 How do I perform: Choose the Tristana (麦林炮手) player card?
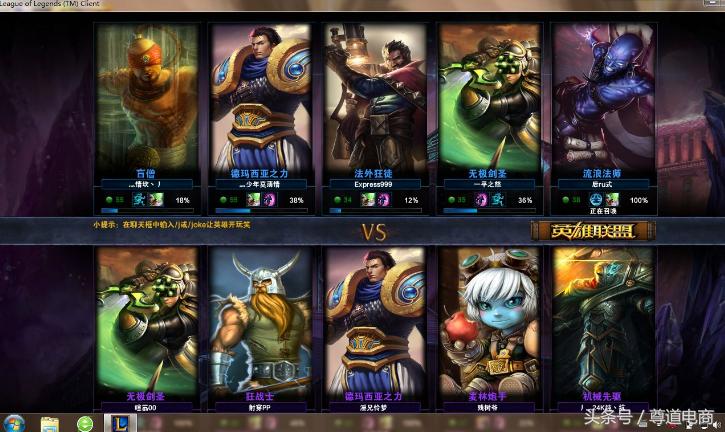490,325
